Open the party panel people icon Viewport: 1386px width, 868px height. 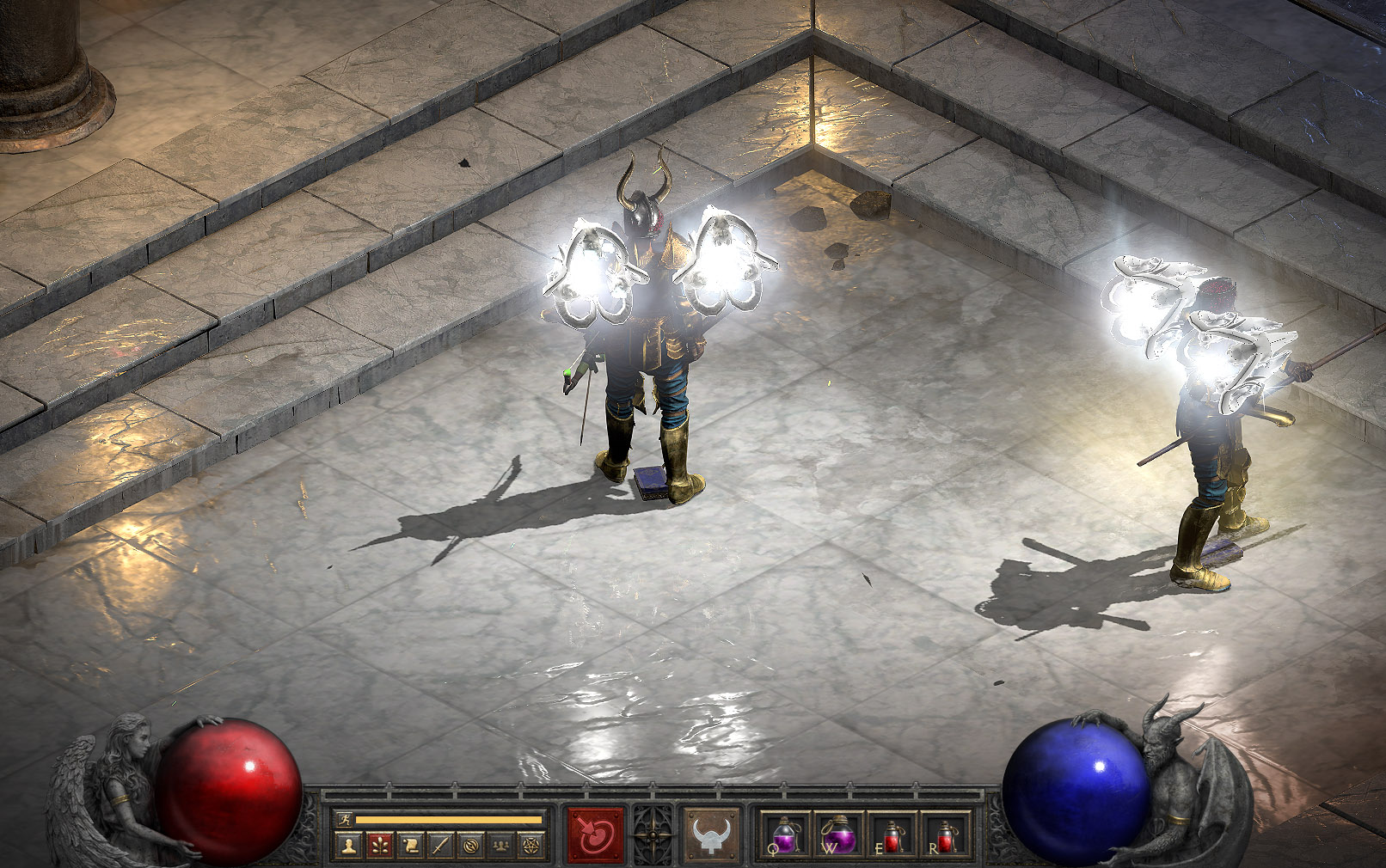tap(500, 847)
